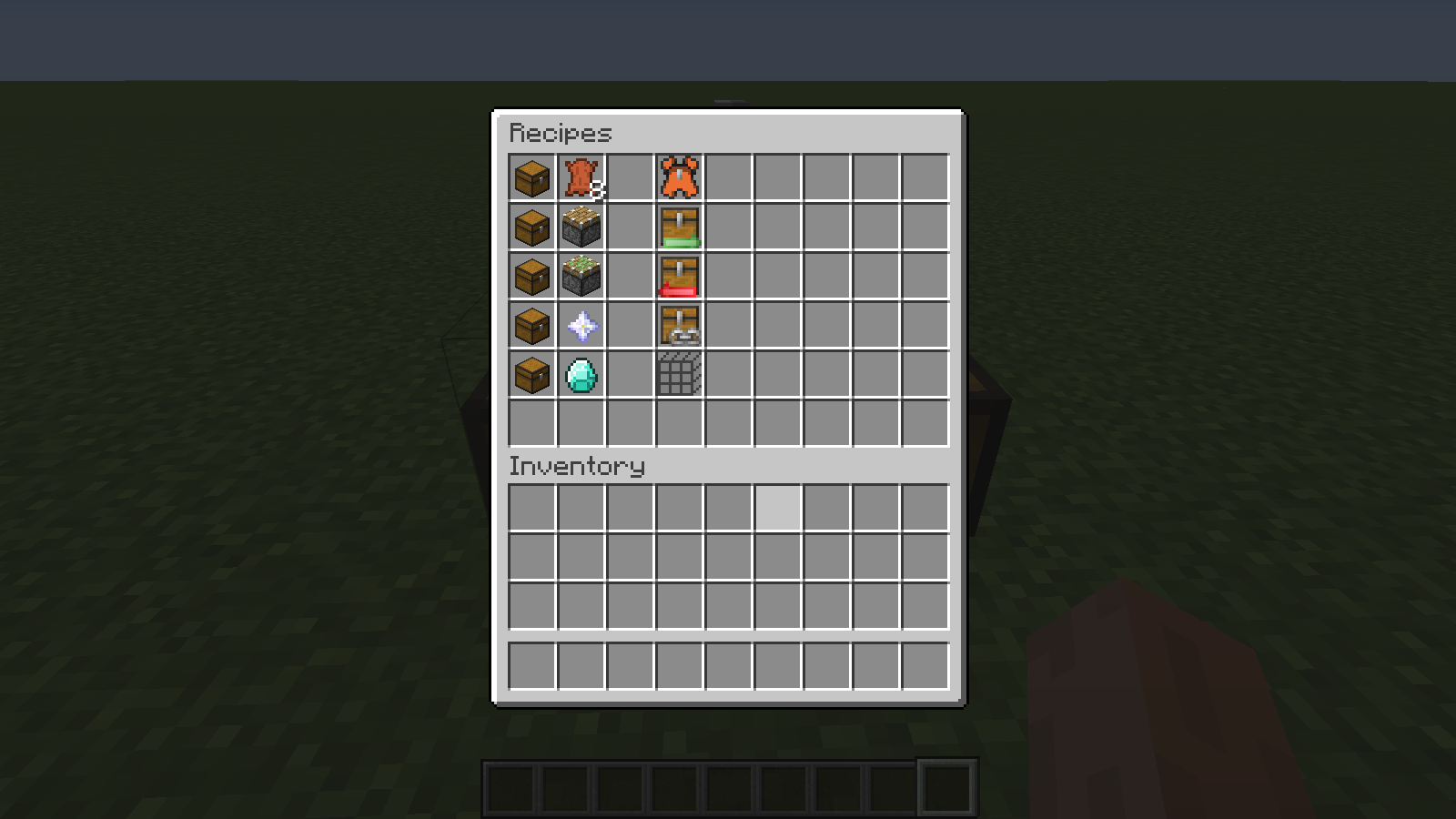Select the spawner cage recipe result
The image size is (1456, 819).
678,375
